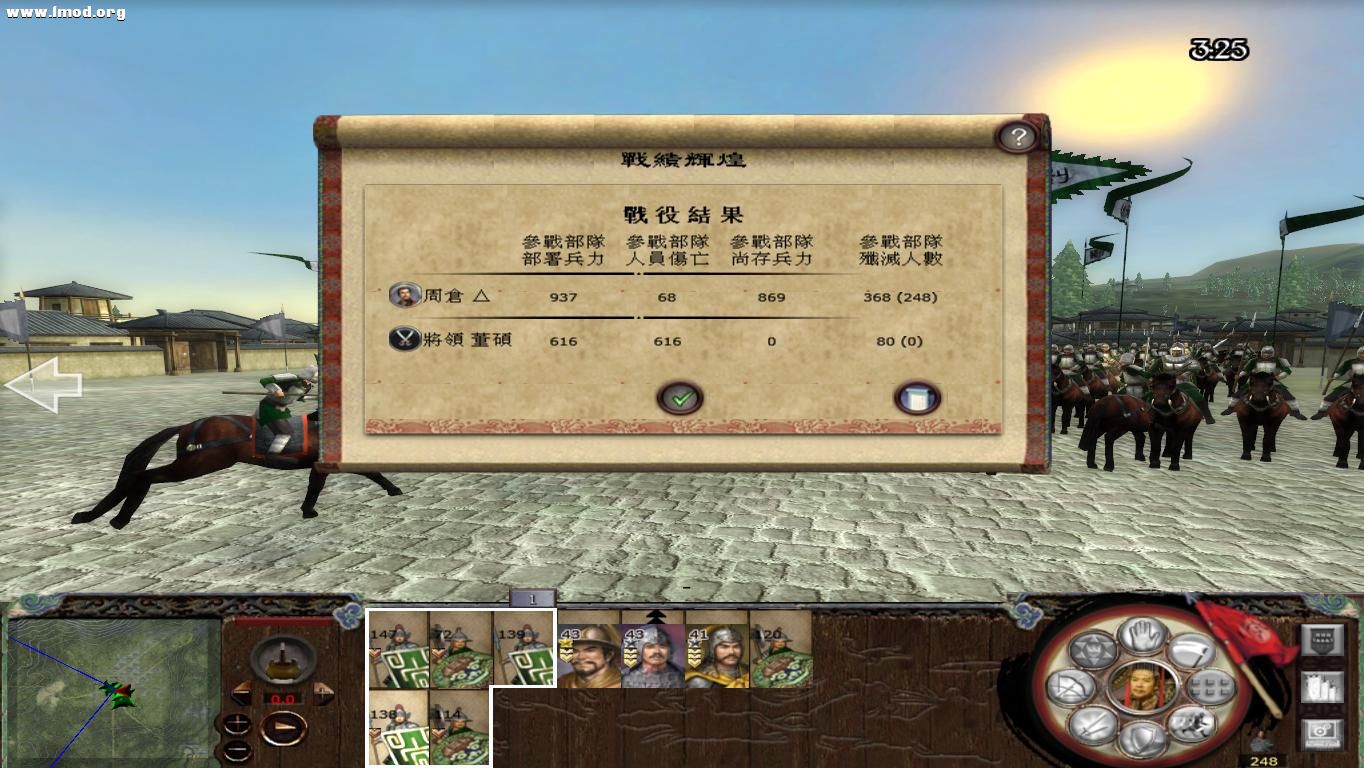
Task: Save battle results with the scroll button
Action: point(918,396)
